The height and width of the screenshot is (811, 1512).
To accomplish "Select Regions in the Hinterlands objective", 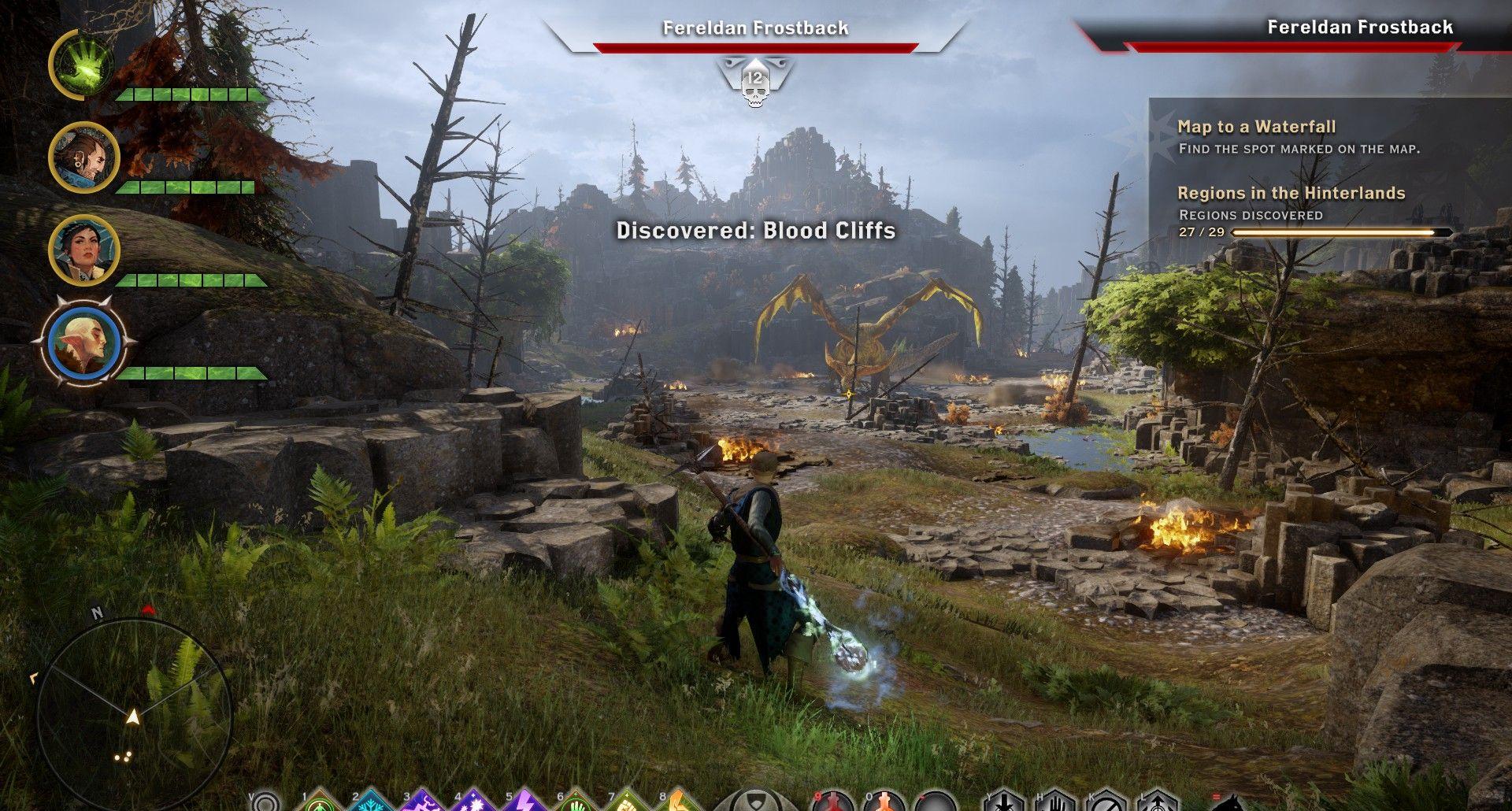I will (x=1291, y=193).
